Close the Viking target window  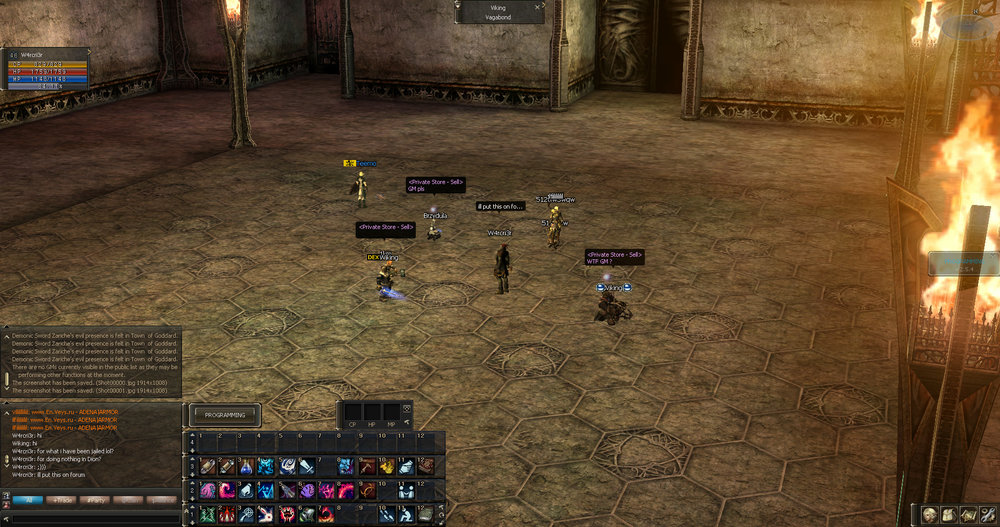538,7
